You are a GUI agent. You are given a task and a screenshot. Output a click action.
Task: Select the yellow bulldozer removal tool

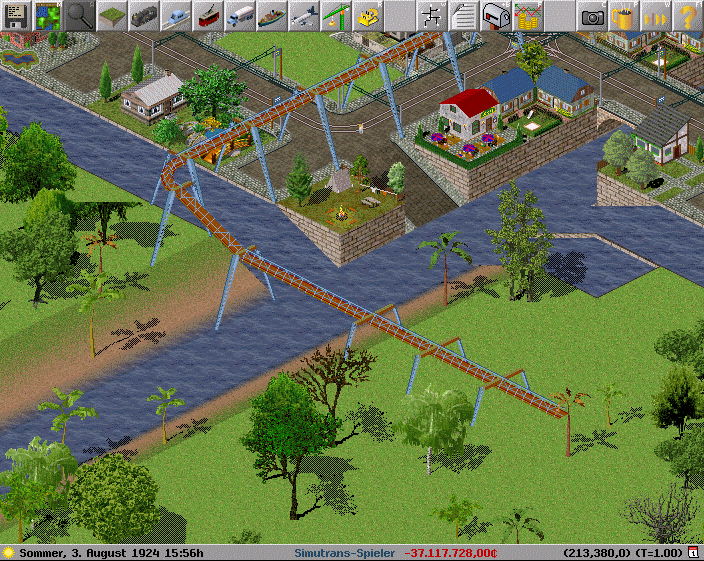(x=368, y=15)
